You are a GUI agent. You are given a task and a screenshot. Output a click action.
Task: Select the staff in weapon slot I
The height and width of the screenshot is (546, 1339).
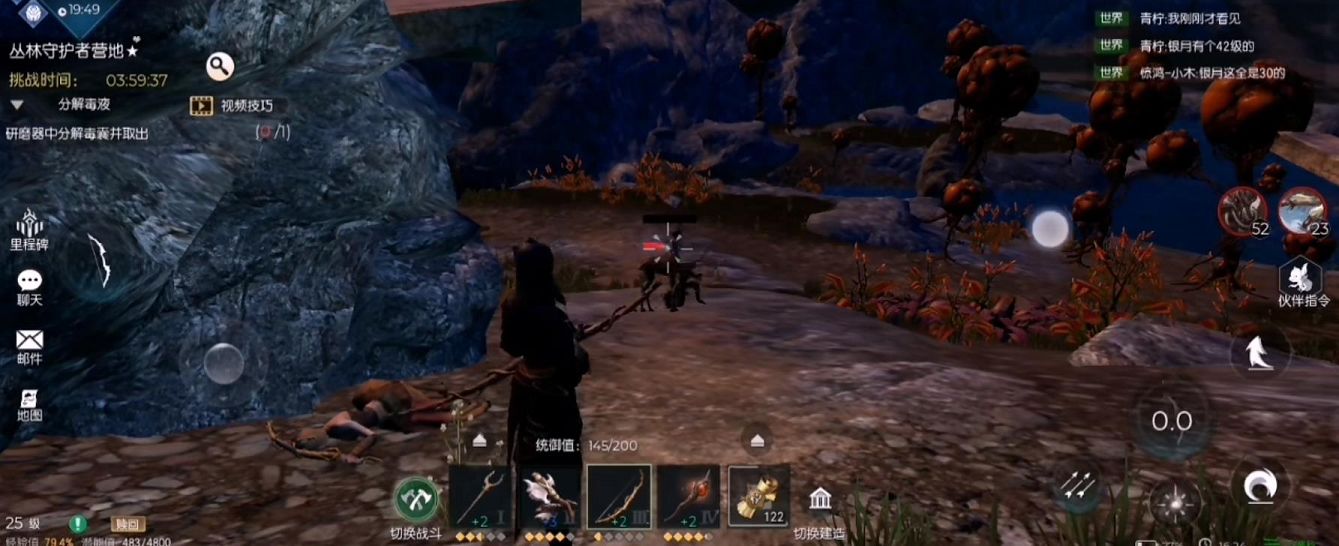click(x=480, y=496)
